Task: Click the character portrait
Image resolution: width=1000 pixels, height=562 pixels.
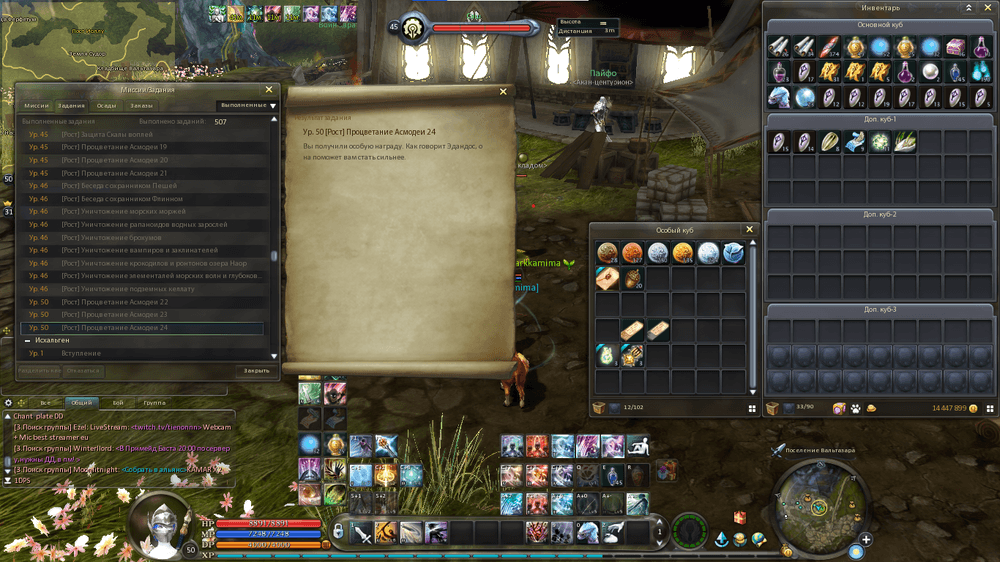Action: pyautogui.click(x=160, y=525)
